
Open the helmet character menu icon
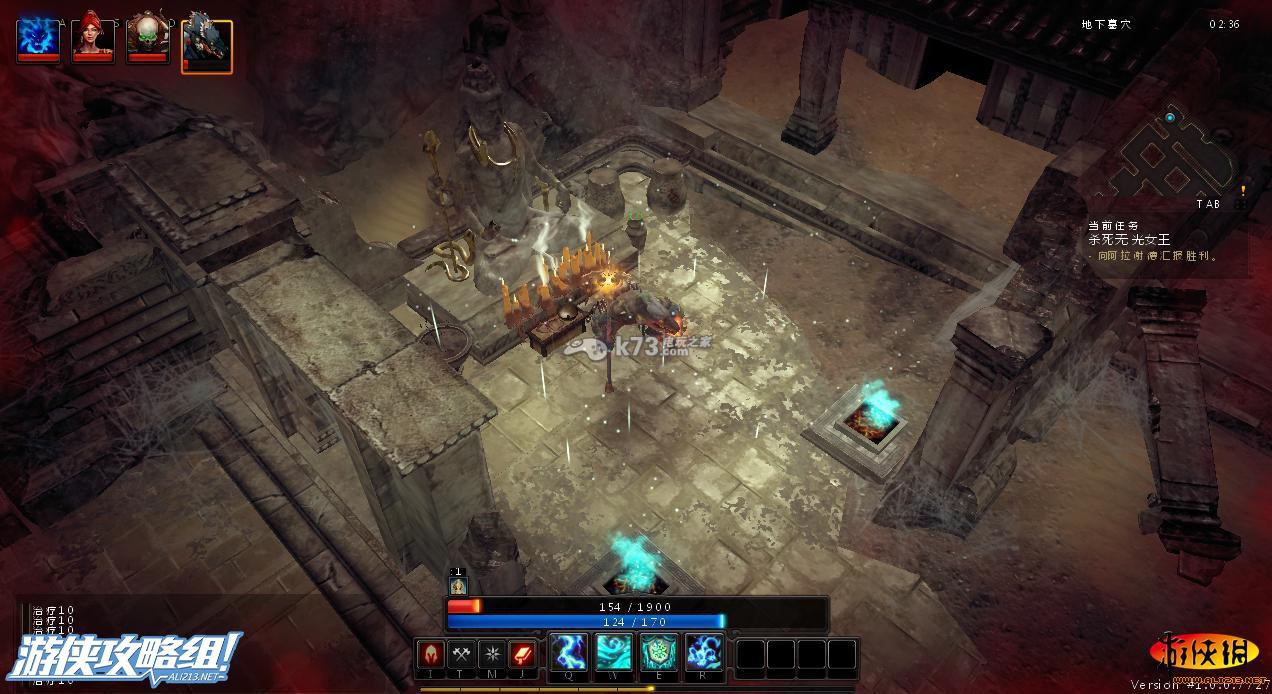[x=432, y=654]
